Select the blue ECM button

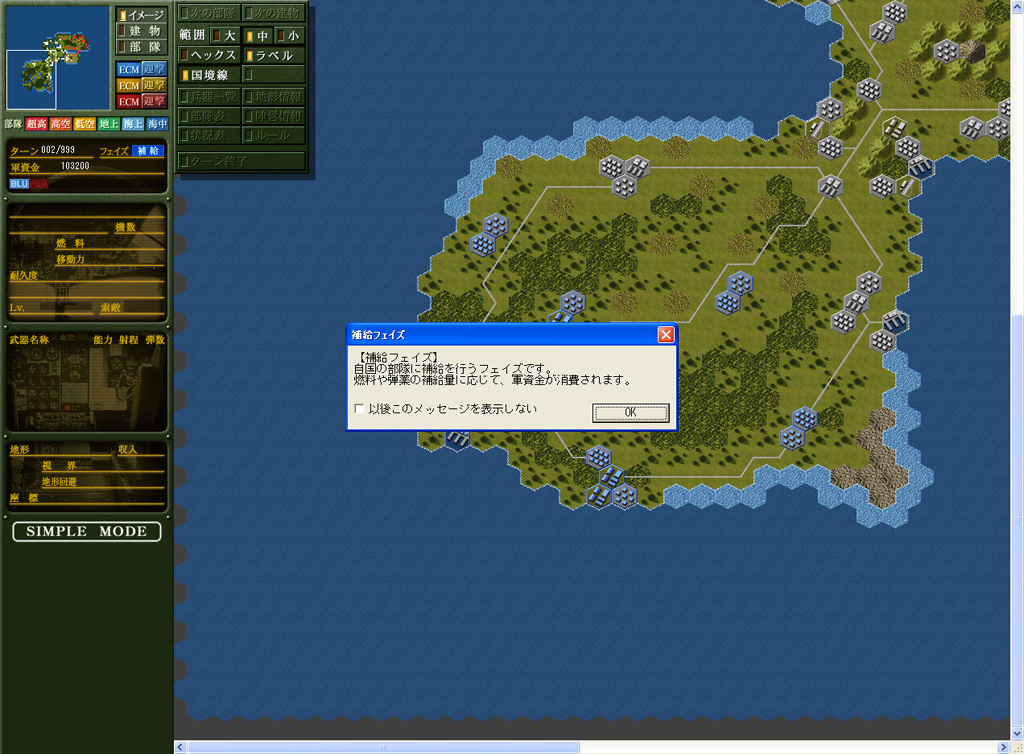point(128,69)
